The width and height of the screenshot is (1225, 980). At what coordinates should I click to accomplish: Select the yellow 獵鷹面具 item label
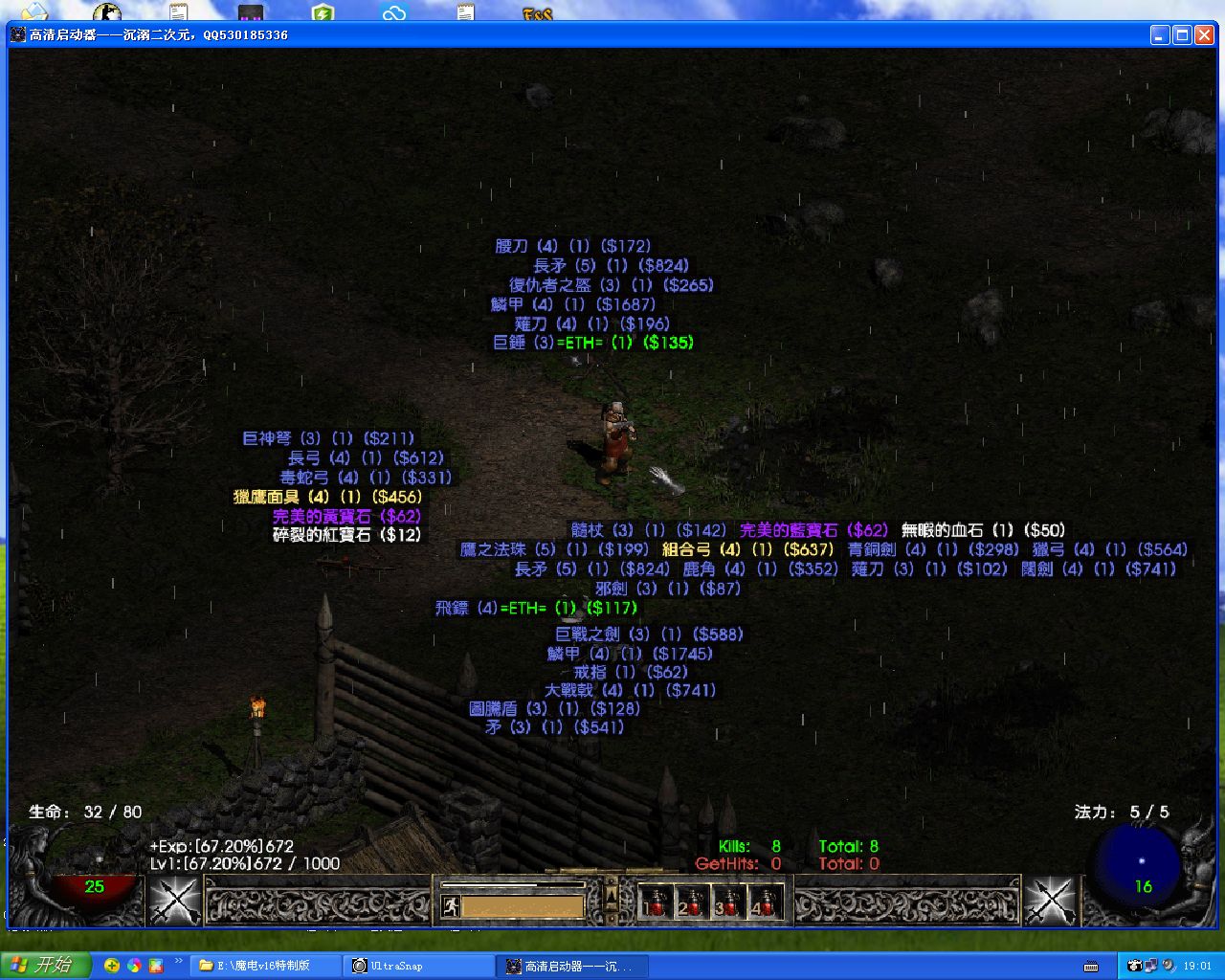(327, 497)
